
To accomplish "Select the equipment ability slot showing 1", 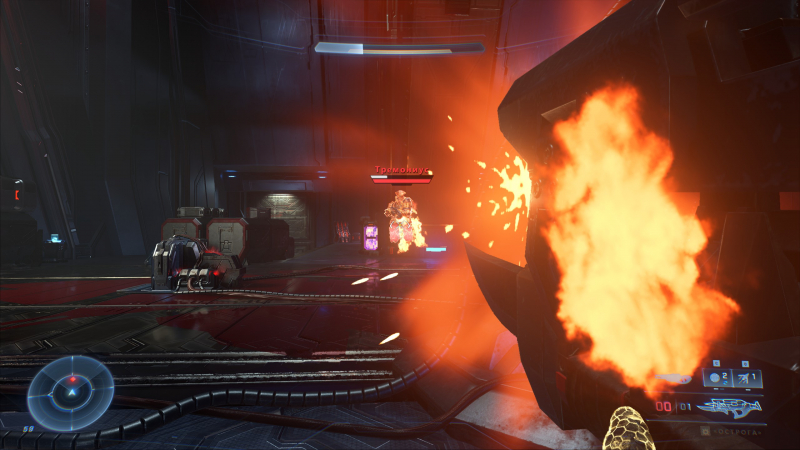I will [747, 377].
